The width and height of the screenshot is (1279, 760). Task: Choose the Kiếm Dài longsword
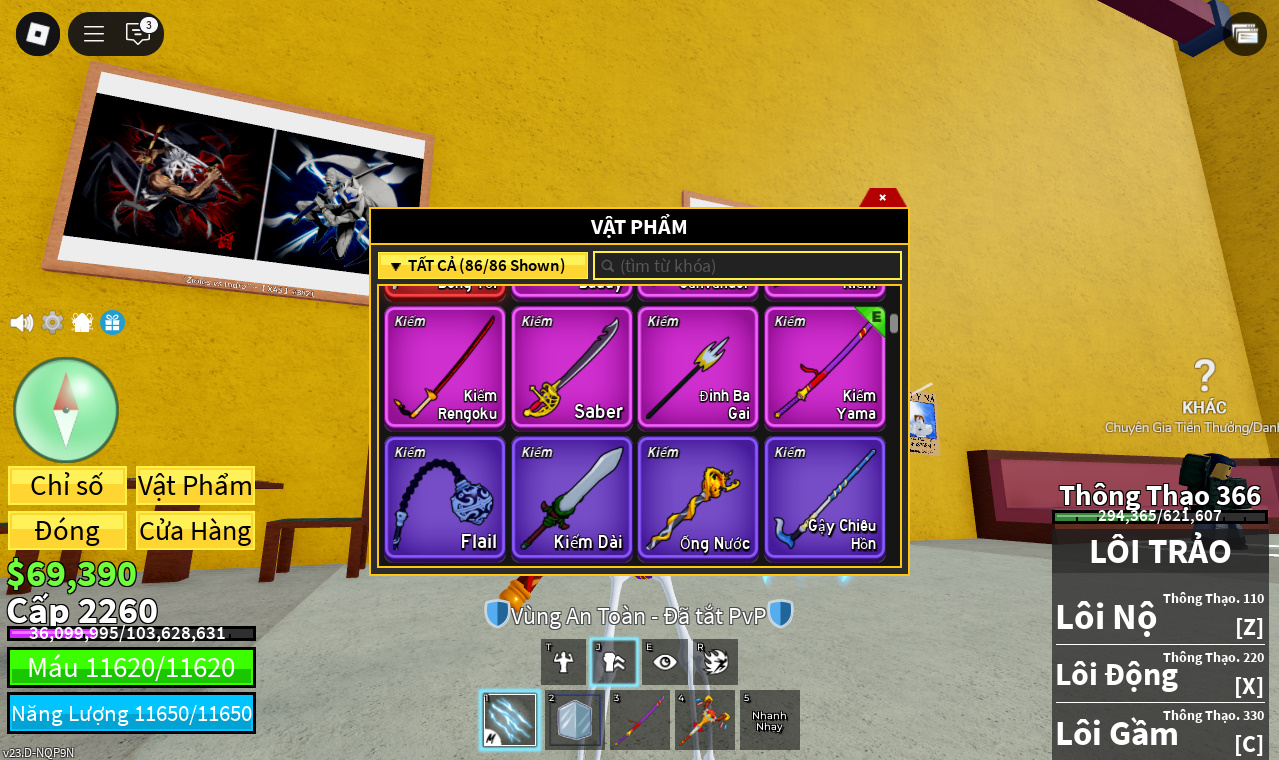click(x=572, y=498)
